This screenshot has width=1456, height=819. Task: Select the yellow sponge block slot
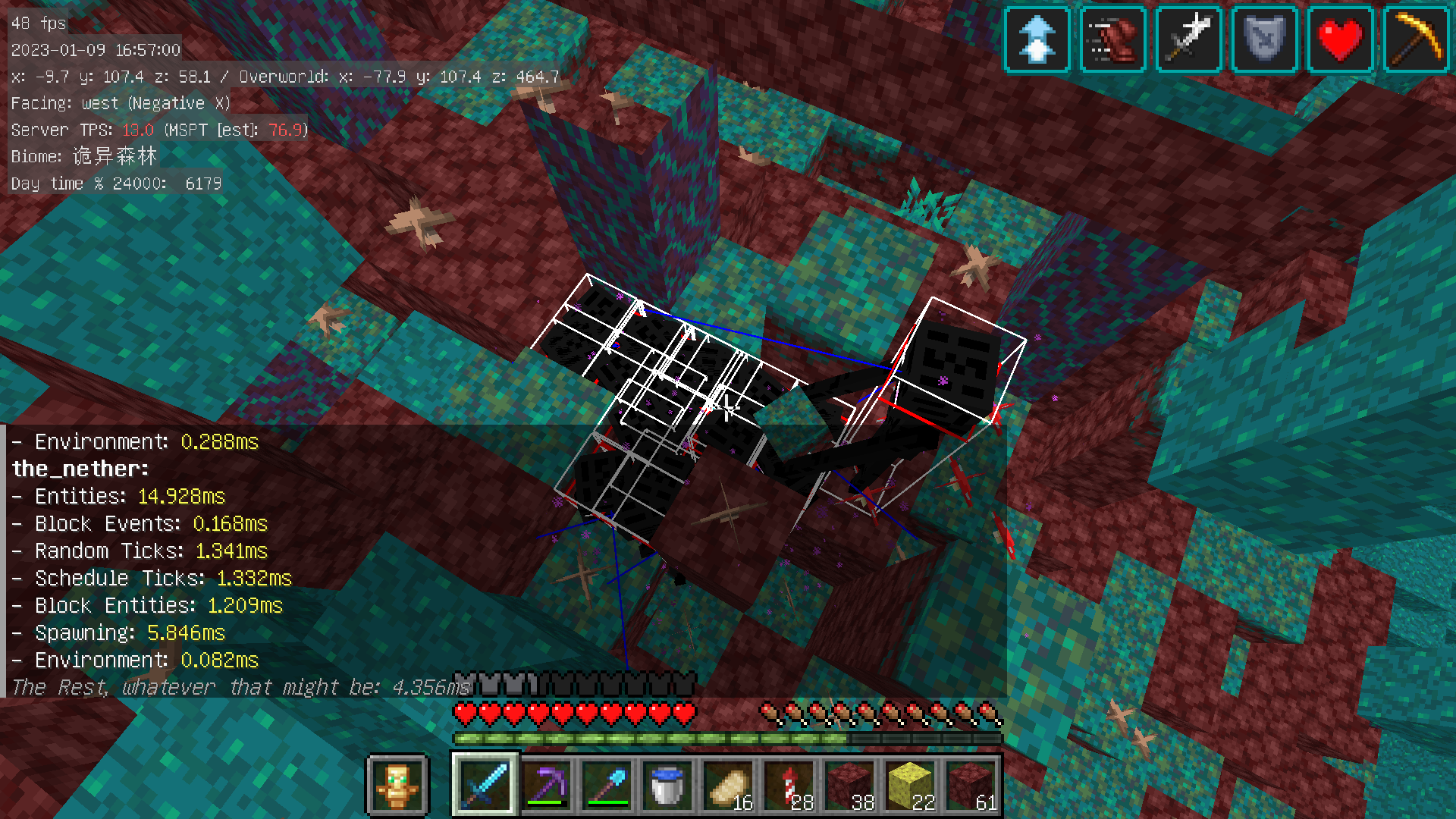pyautogui.click(x=910, y=785)
